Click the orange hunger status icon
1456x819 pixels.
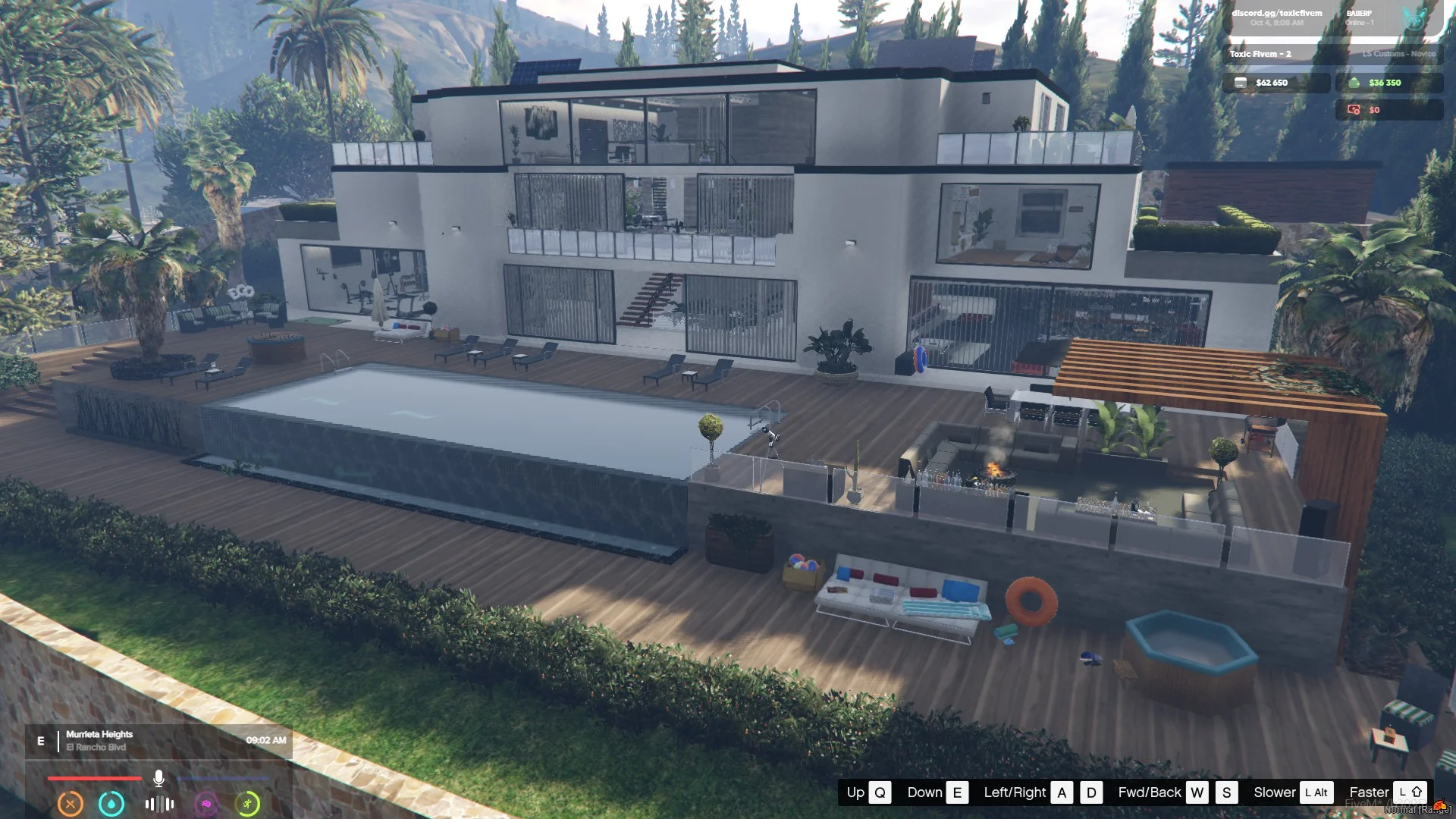click(71, 803)
